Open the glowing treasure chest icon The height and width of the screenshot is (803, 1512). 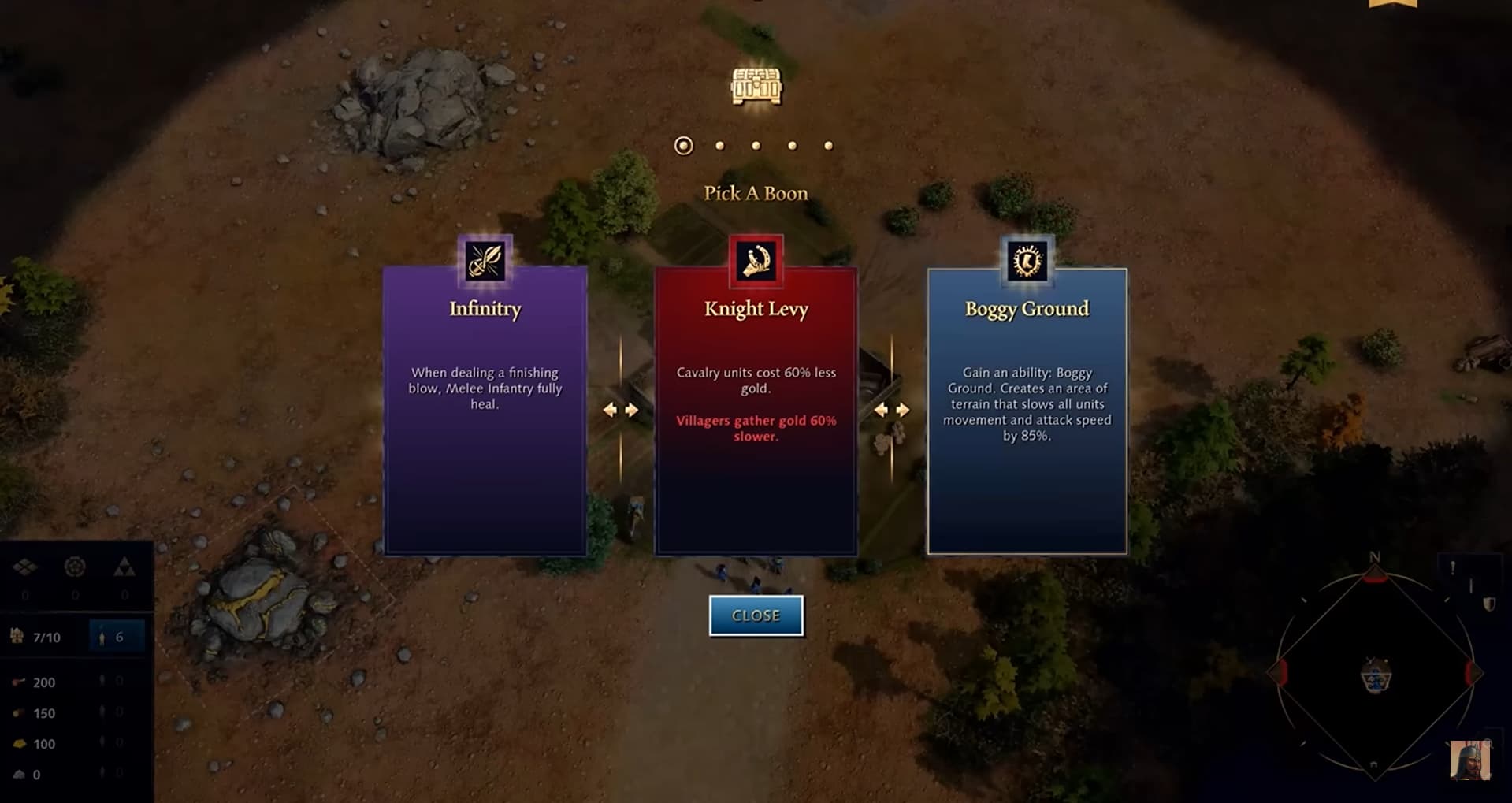tap(756, 86)
